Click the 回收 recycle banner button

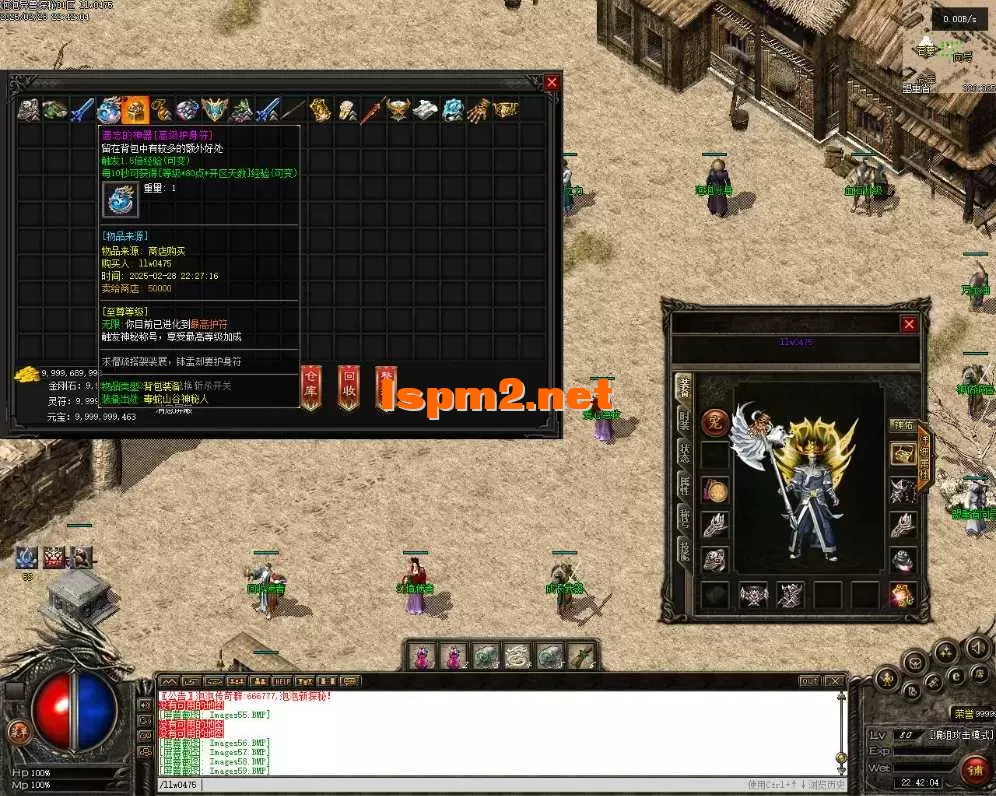[x=348, y=385]
